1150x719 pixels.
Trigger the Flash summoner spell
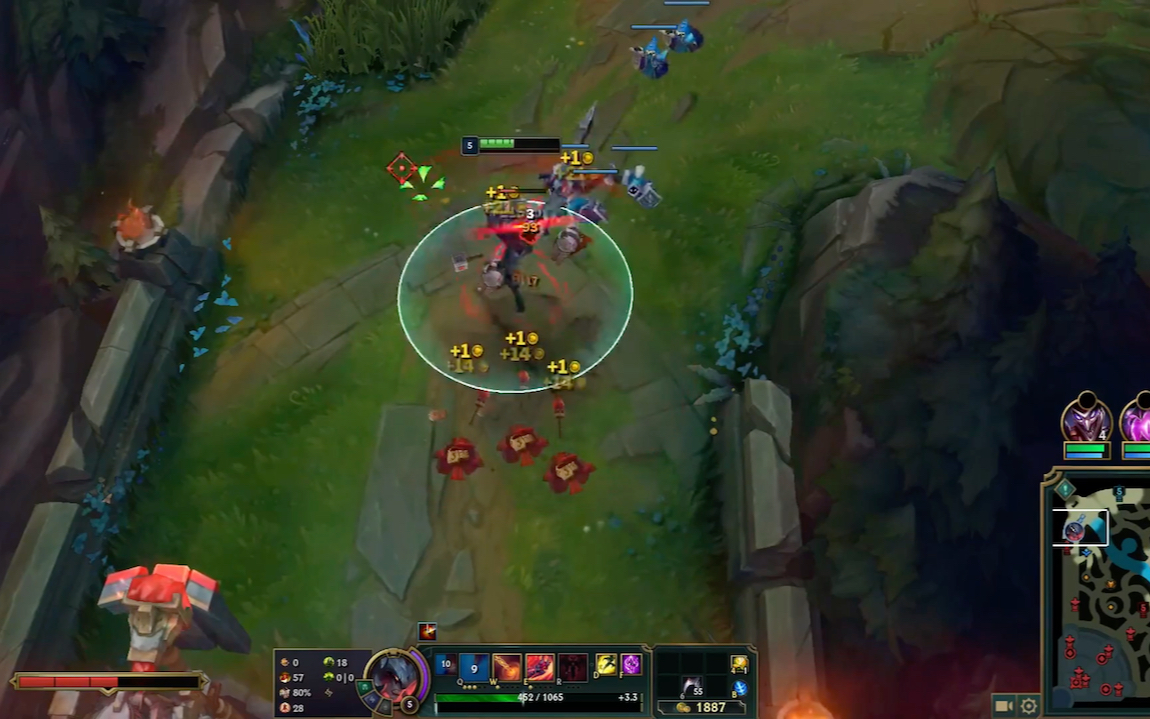607,664
